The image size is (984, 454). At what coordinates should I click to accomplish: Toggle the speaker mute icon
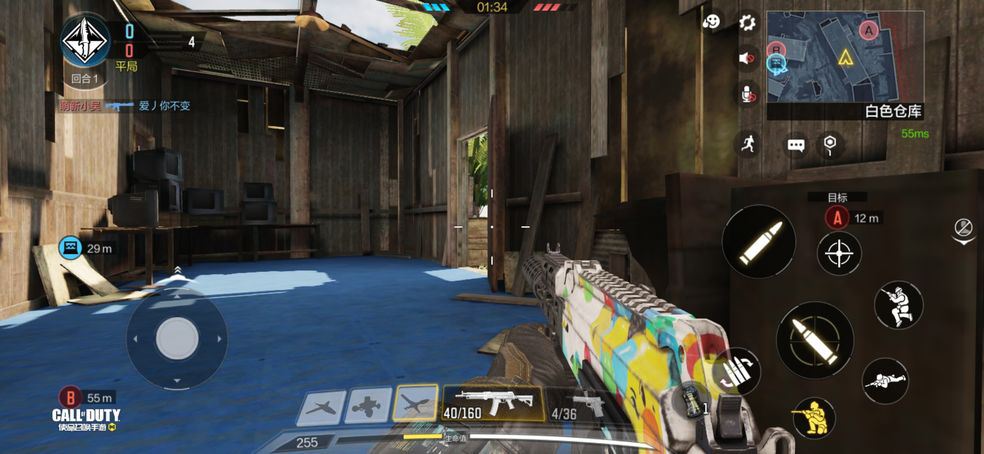point(747,58)
